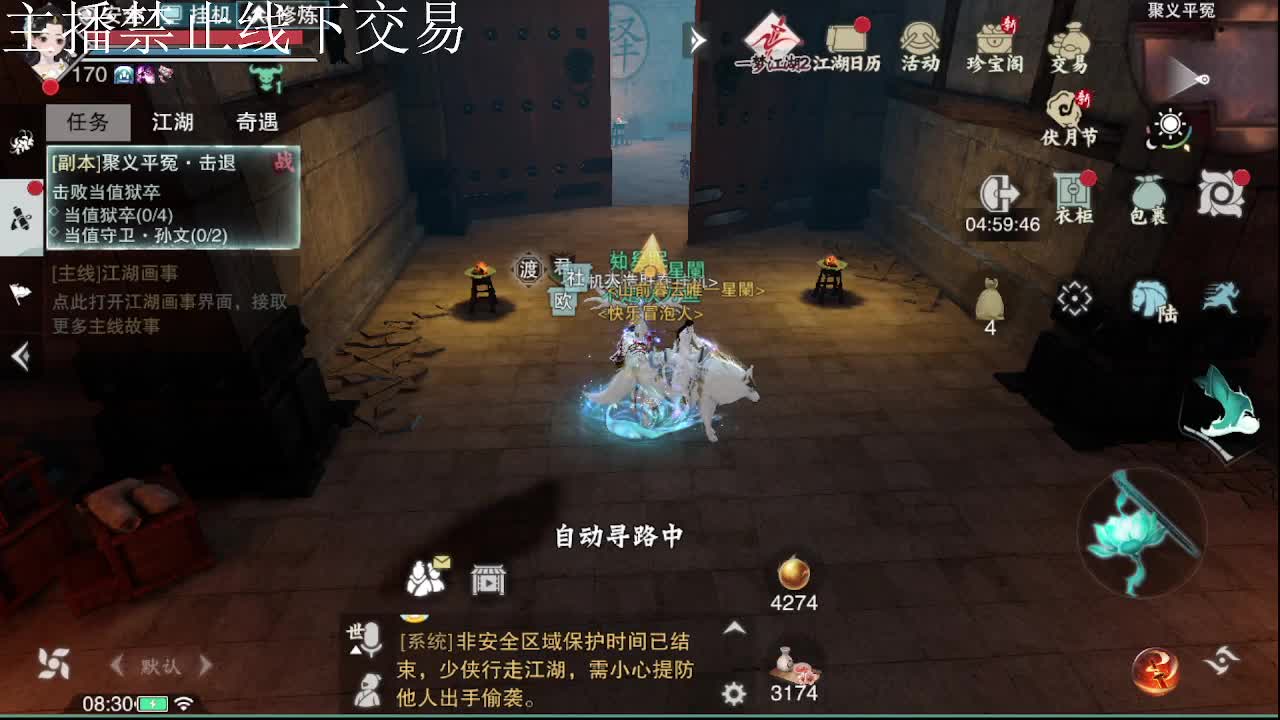The image size is (1280, 720).
Task: Switch to the 奇遇 tab
Action: [256, 121]
